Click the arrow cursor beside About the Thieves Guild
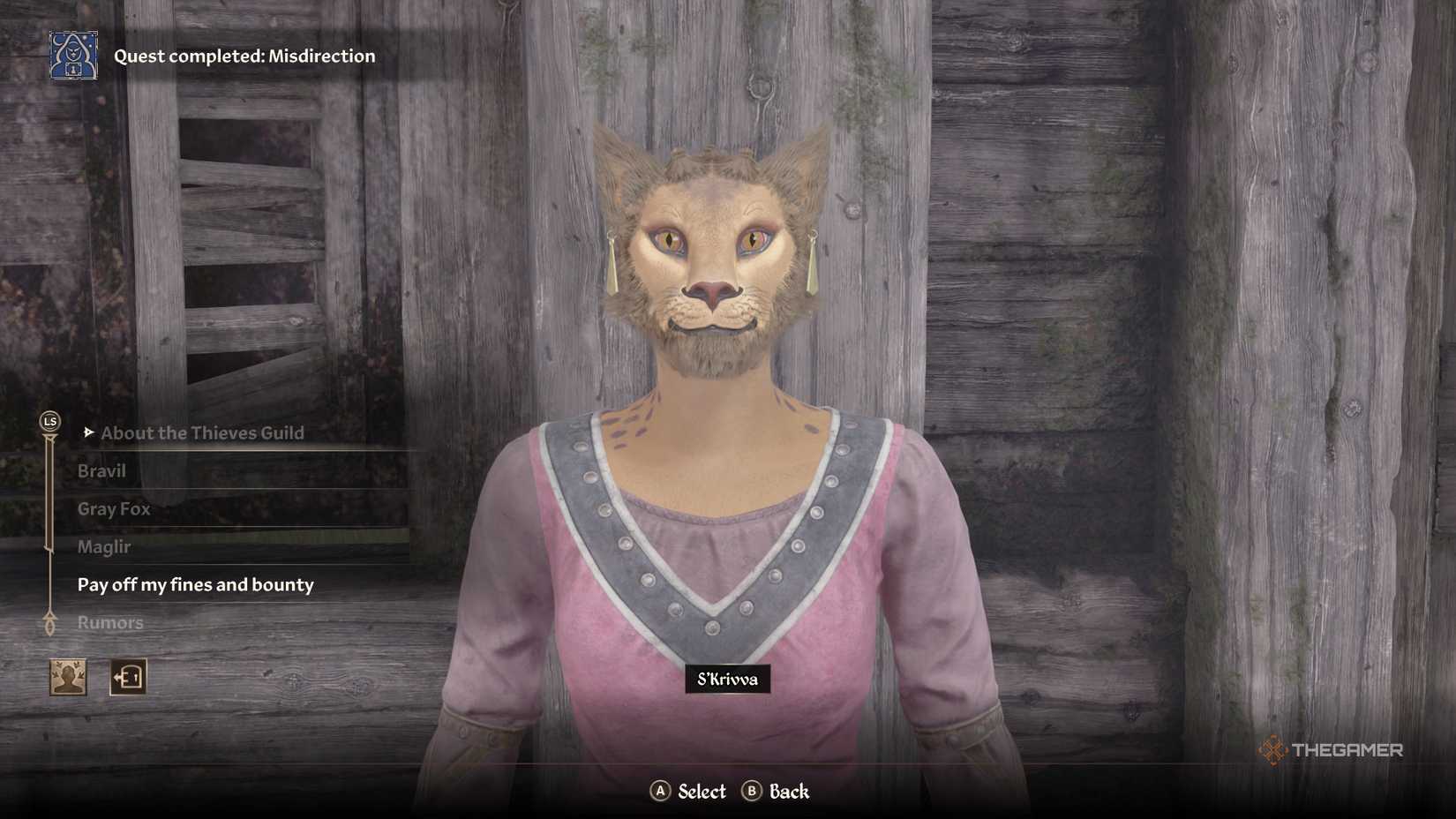The image size is (1456, 819). tap(88, 432)
